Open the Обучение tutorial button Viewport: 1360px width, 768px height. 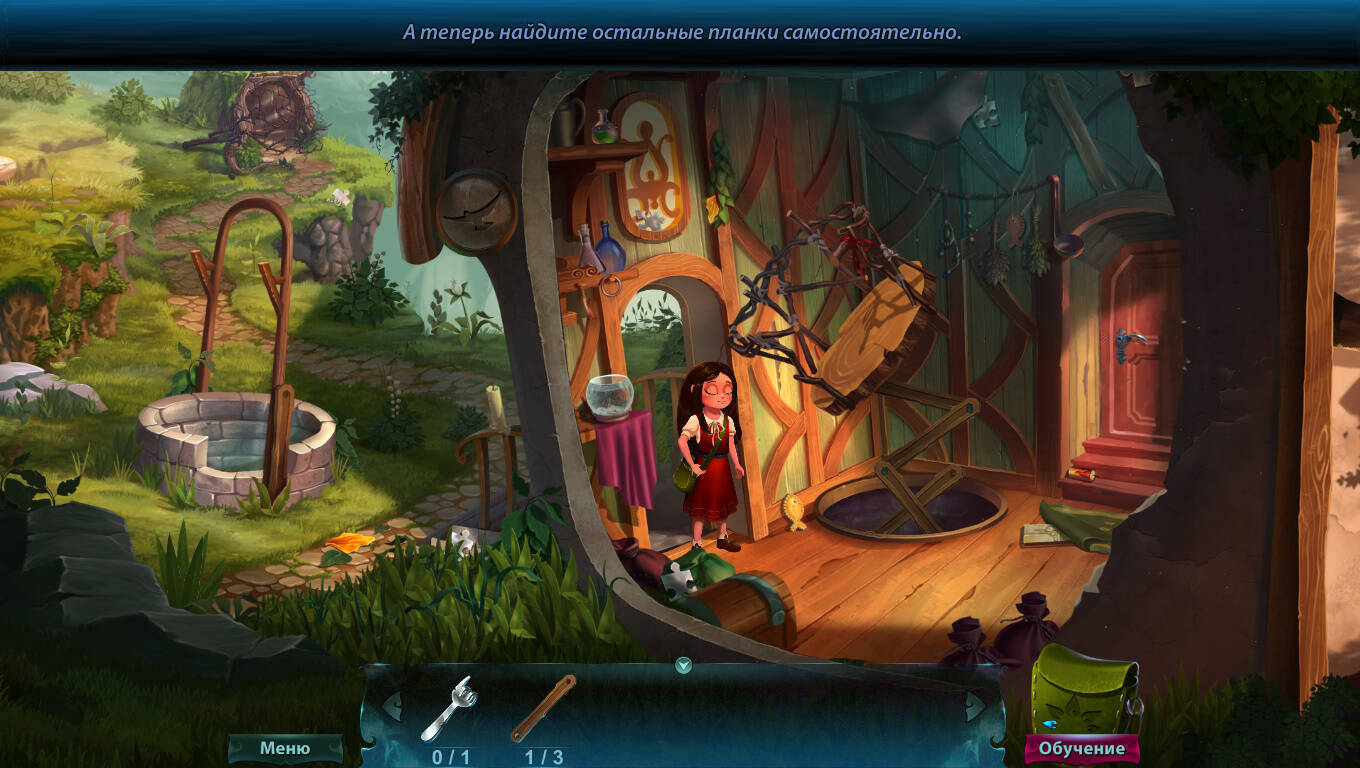click(x=1081, y=748)
